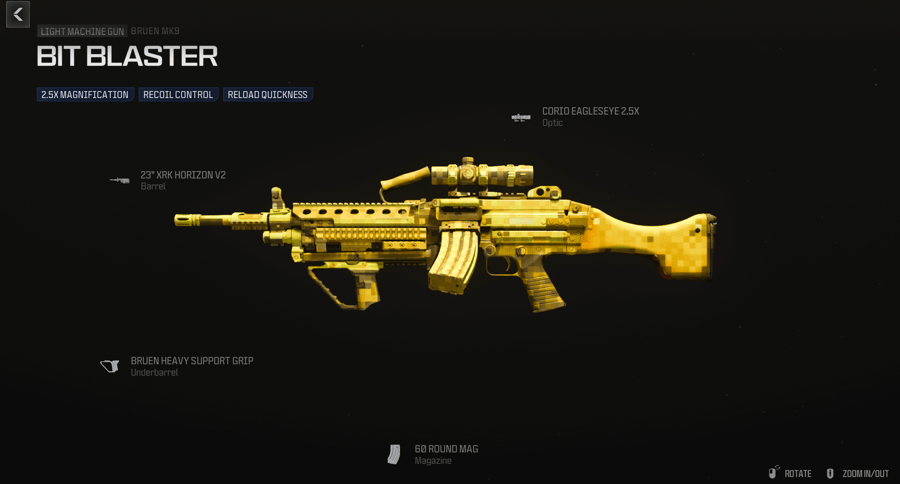Image resolution: width=900 pixels, height=484 pixels.
Task: Click the 2.5X Magnification tag
Action: pyautogui.click(x=85, y=95)
